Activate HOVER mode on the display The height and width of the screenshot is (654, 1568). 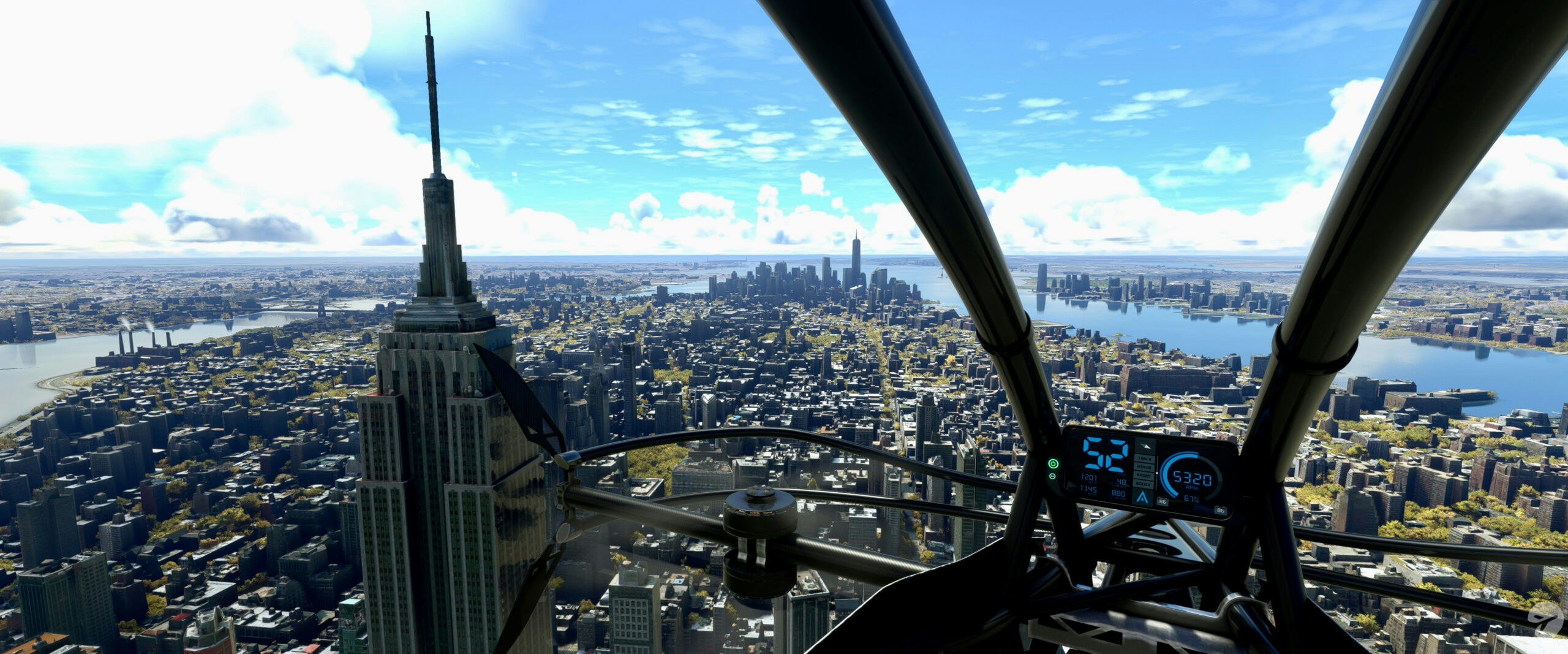tap(1144, 467)
